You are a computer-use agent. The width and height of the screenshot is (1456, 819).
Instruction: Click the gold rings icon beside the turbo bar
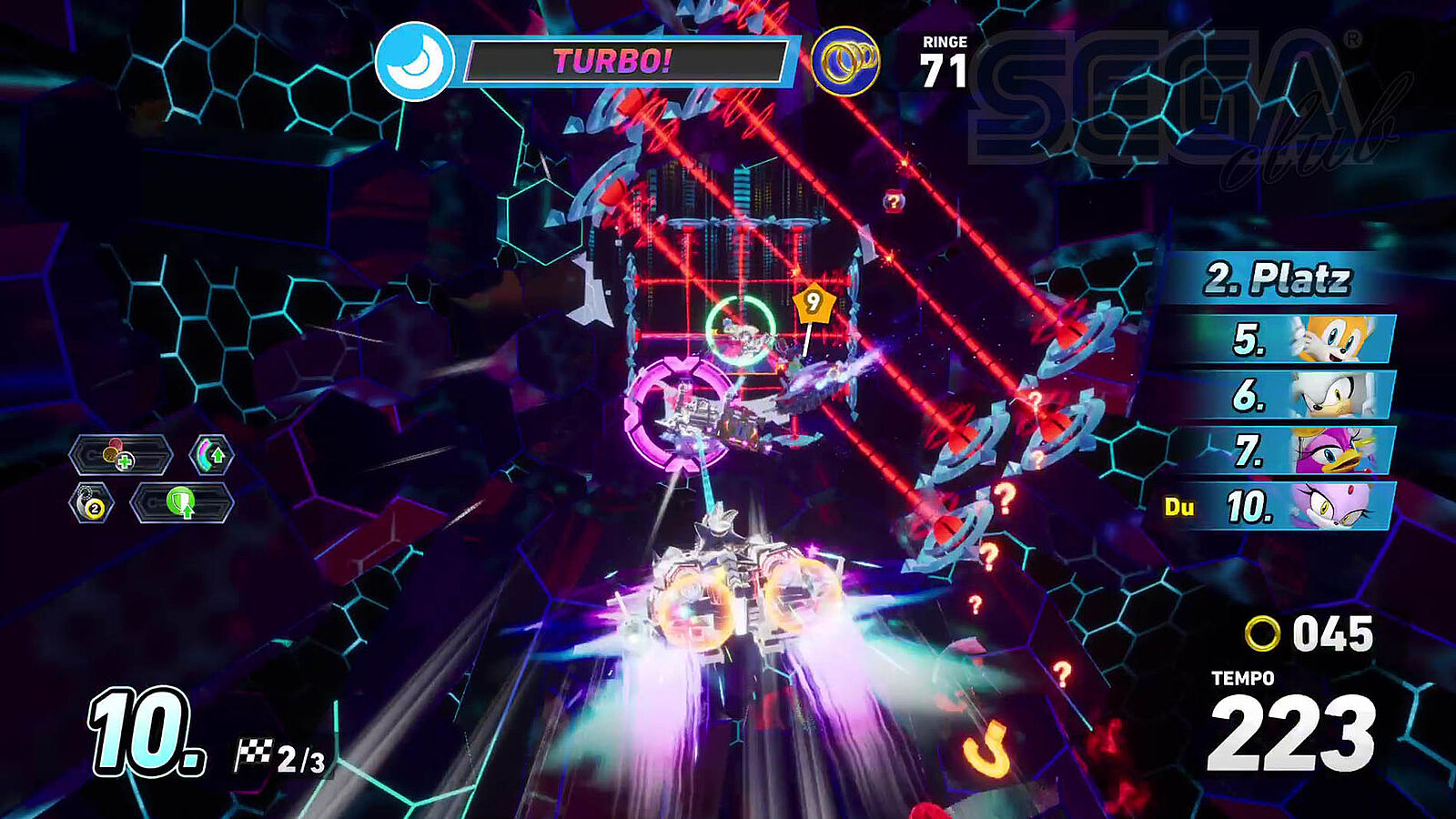point(845,62)
